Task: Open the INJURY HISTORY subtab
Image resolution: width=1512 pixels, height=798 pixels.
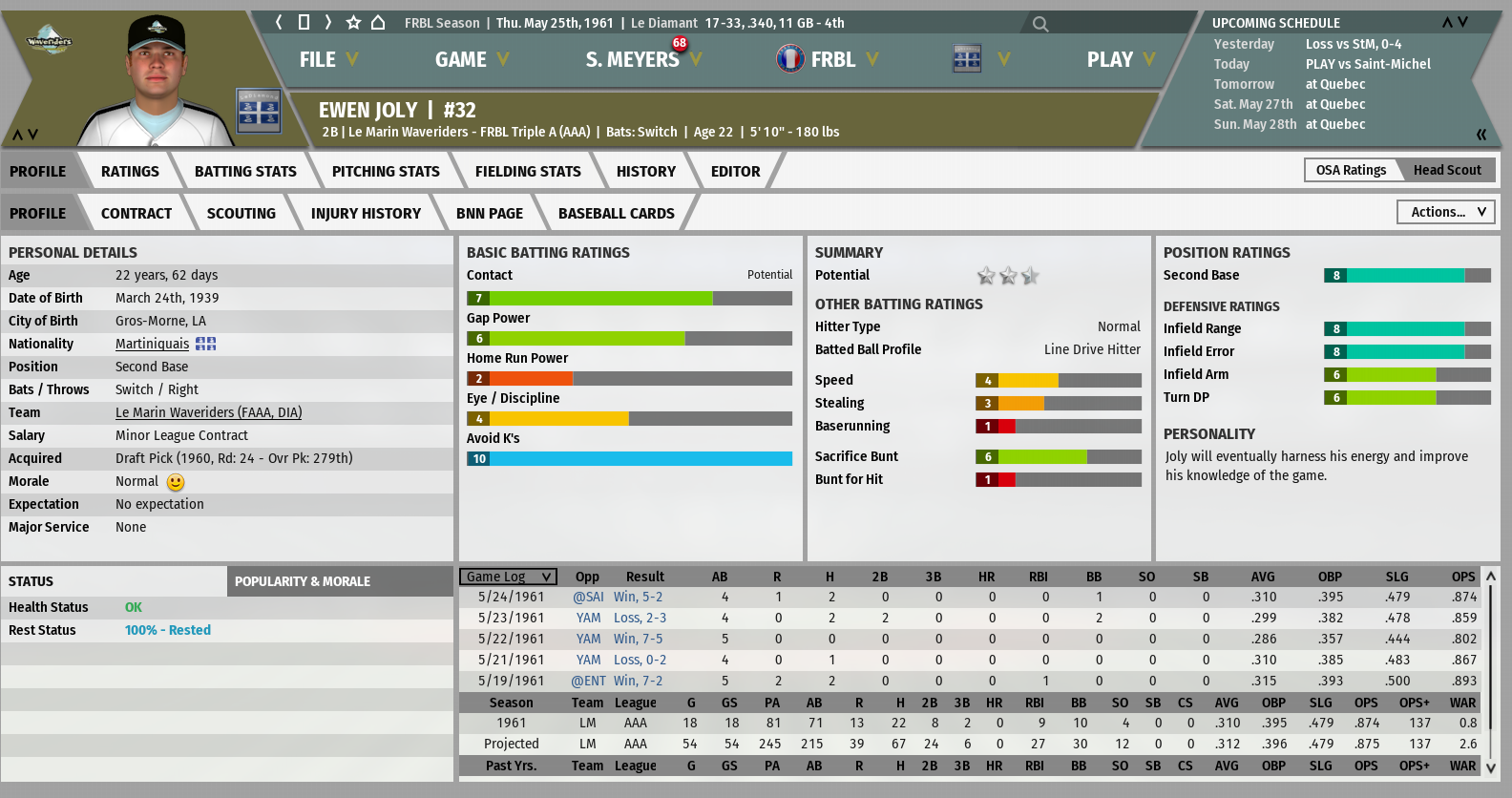Action: pos(366,214)
